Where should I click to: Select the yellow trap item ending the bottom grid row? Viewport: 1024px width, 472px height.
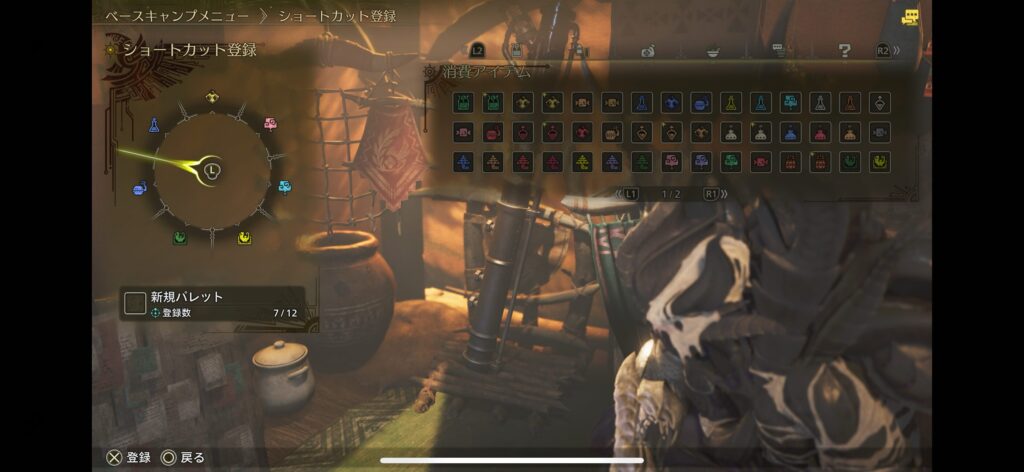(x=880, y=161)
